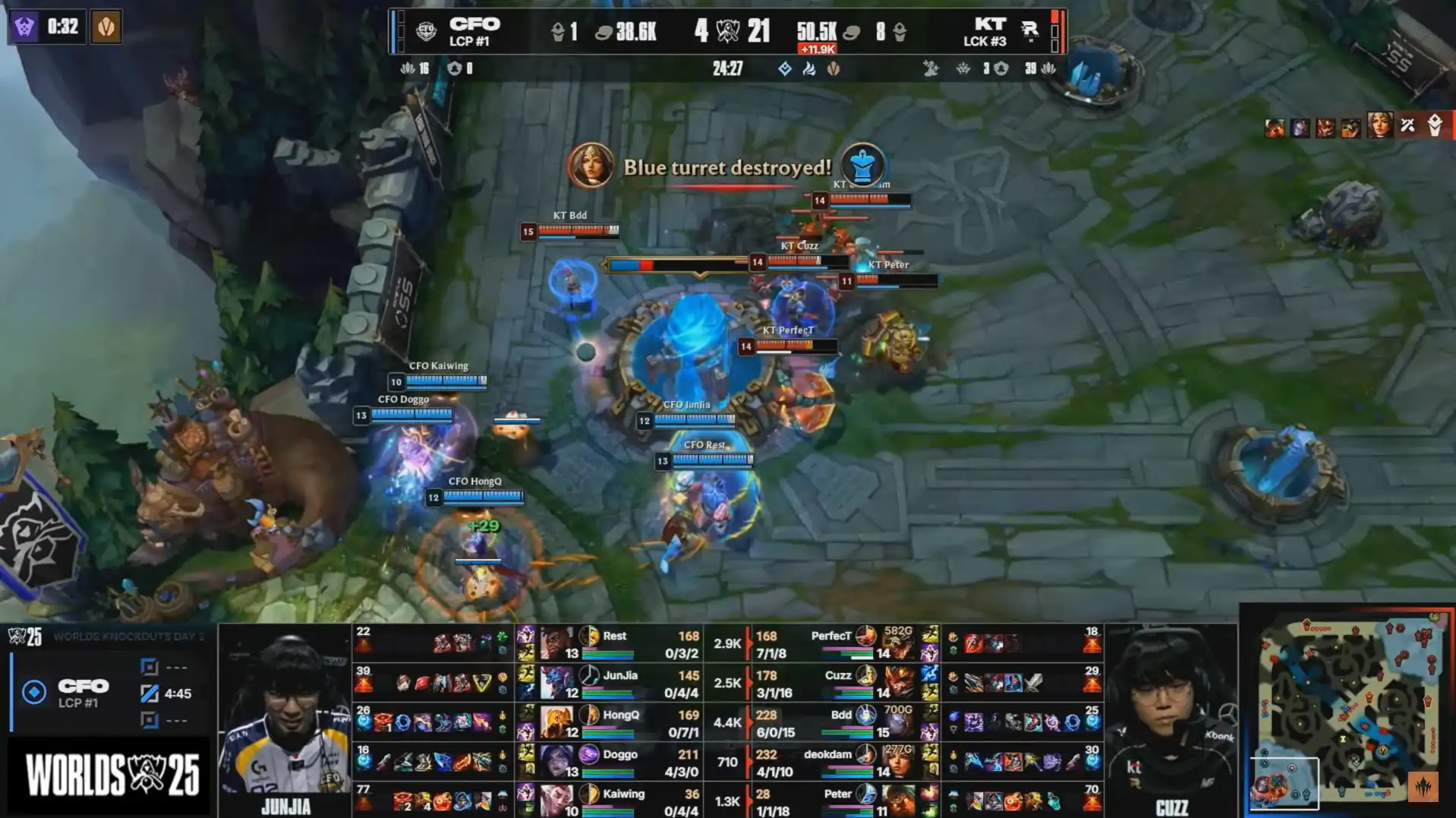View the JUNJIA player camera

coord(285,719)
